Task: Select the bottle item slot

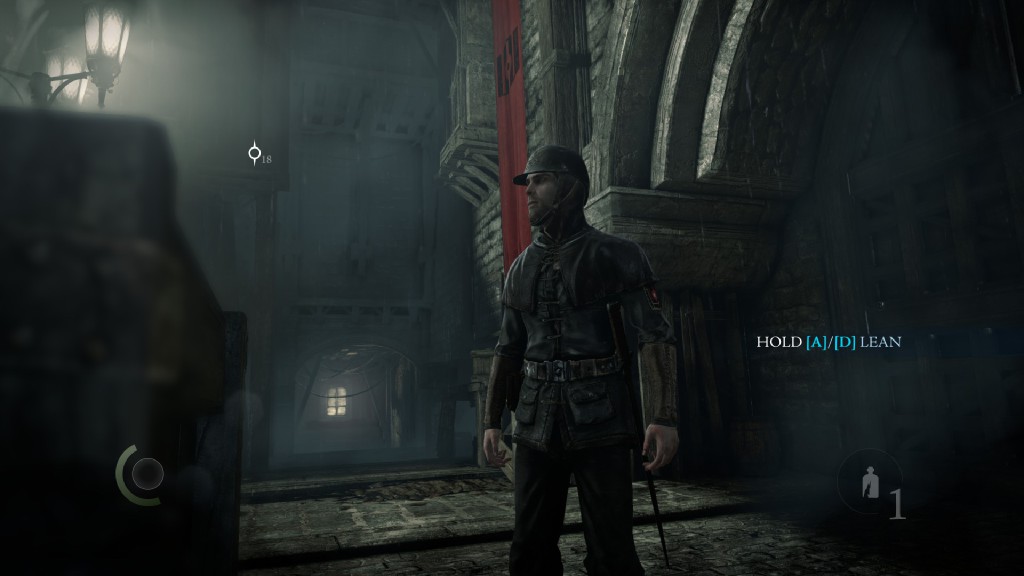Action: pyautogui.click(x=870, y=485)
